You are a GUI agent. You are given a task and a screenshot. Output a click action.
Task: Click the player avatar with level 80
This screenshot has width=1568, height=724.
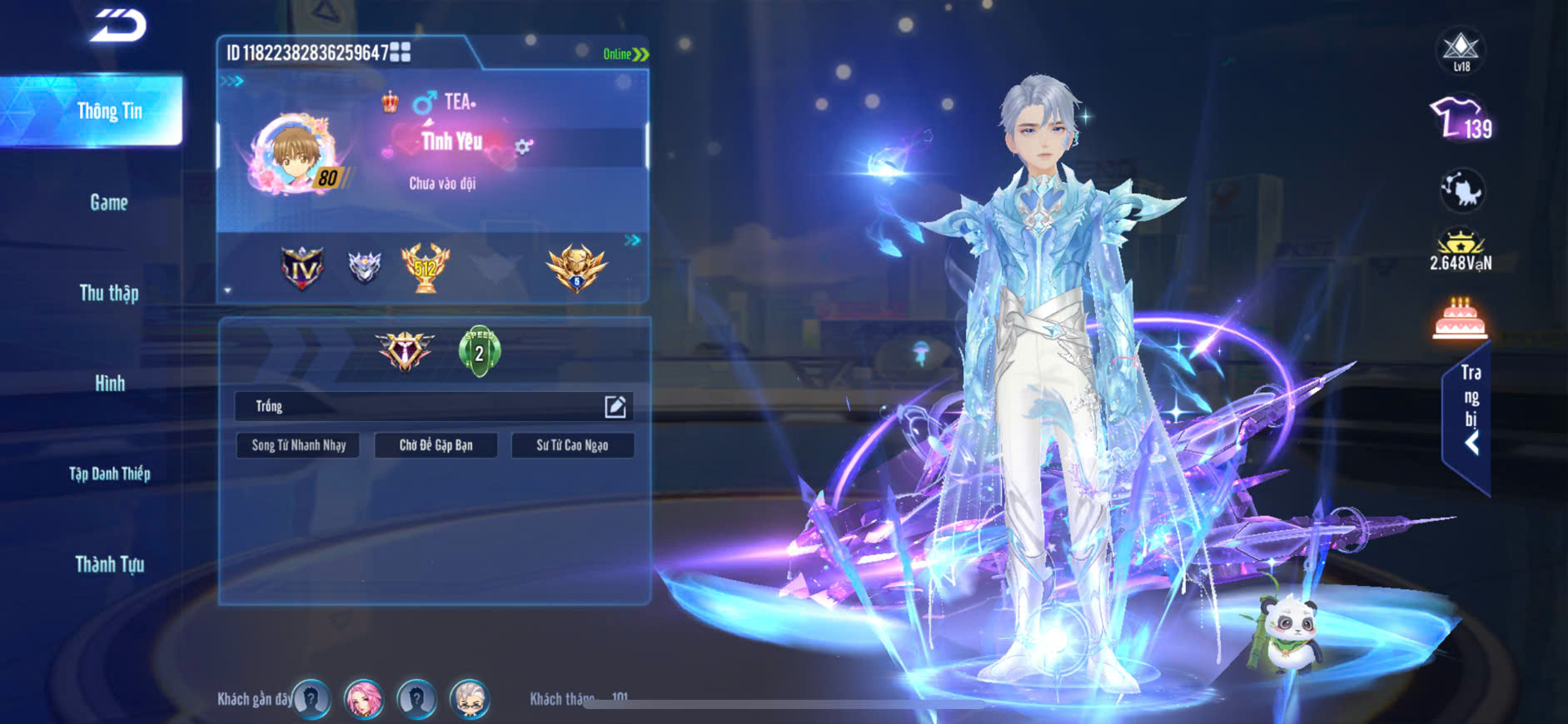pyautogui.click(x=295, y=155)
